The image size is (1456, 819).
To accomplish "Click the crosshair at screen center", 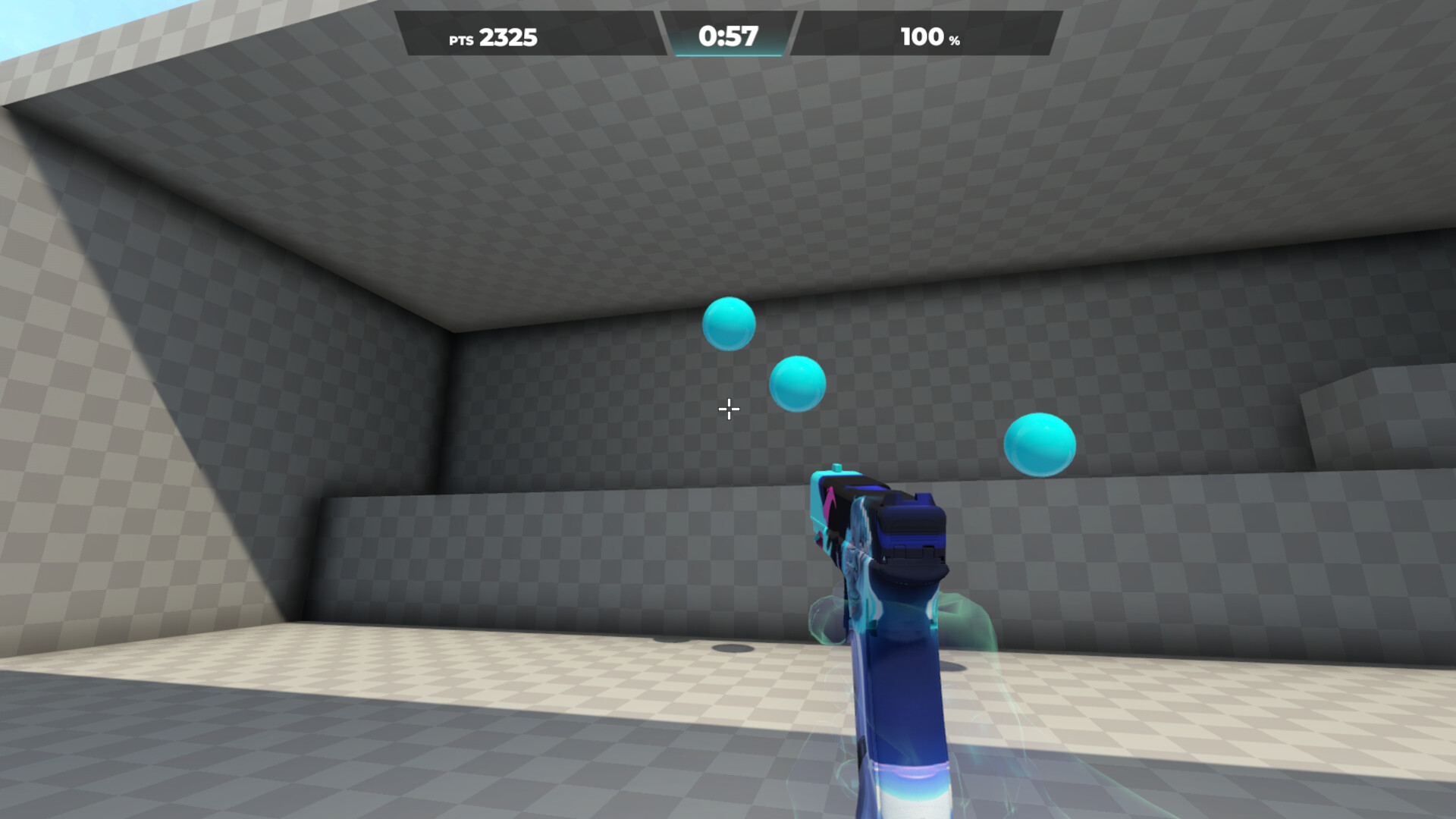I will click(728, 409).
